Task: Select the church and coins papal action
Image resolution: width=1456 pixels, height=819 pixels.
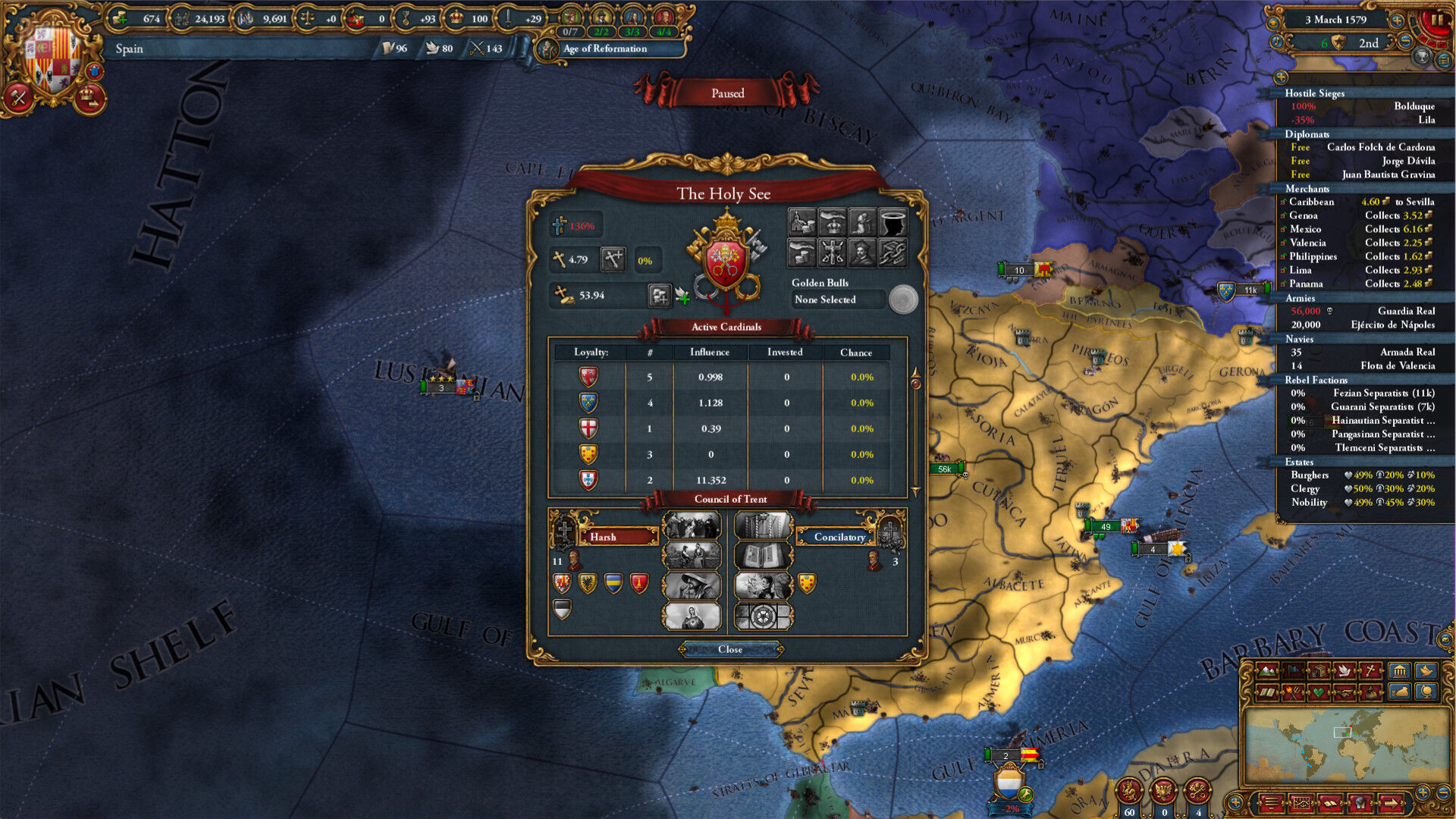Action: coord(802,223)
